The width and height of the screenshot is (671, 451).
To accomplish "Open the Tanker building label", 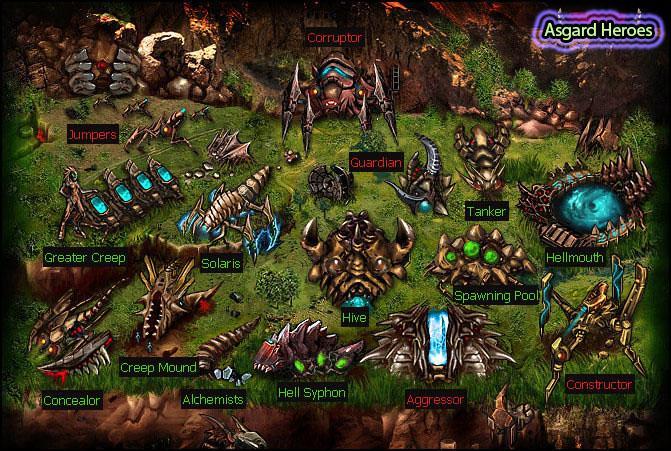I will click(x=486, y=211).
